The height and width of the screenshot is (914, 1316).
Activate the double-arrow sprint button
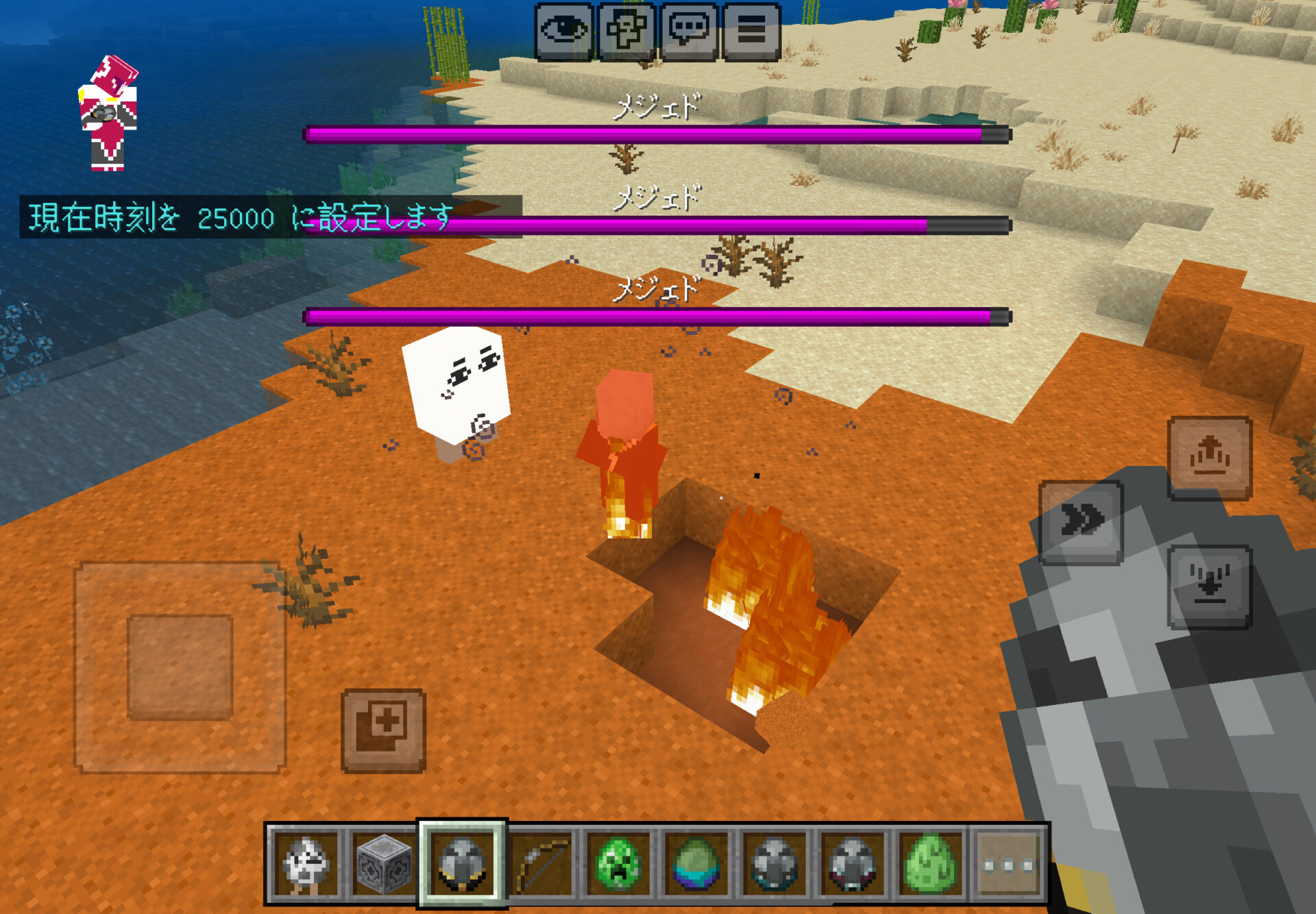[x=1081, y=522]
